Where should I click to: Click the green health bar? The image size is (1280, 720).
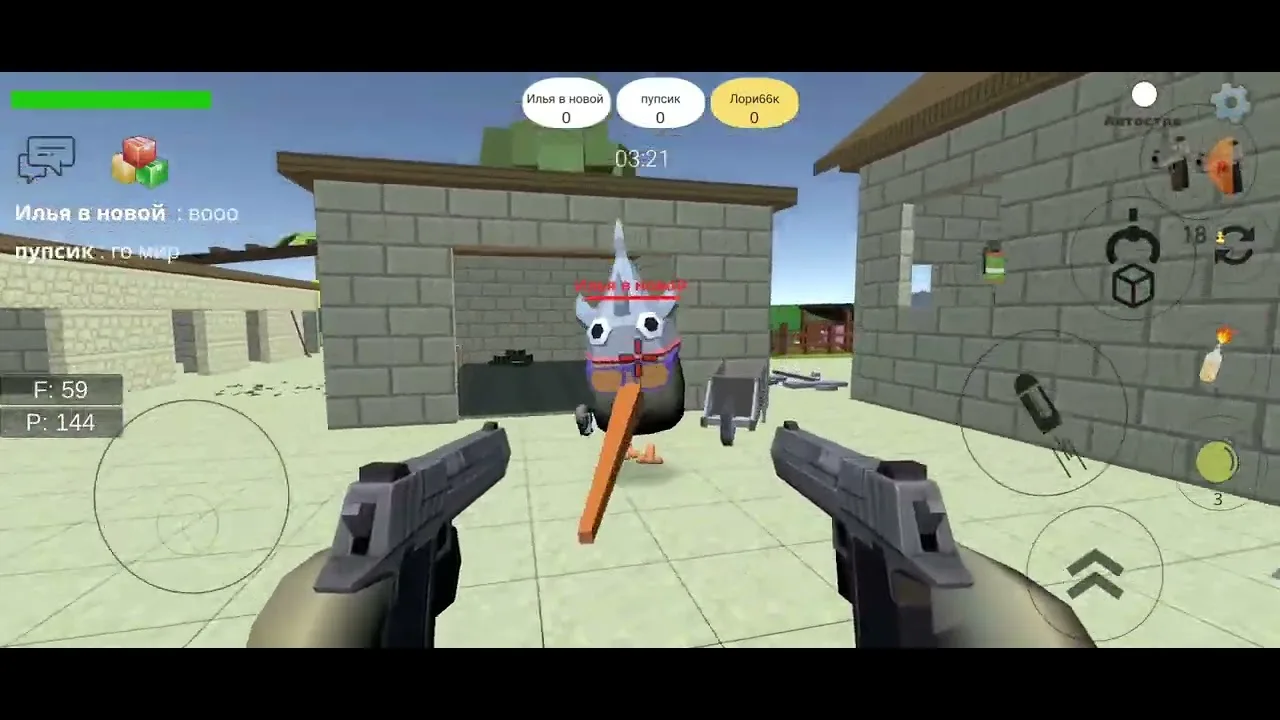110,99
